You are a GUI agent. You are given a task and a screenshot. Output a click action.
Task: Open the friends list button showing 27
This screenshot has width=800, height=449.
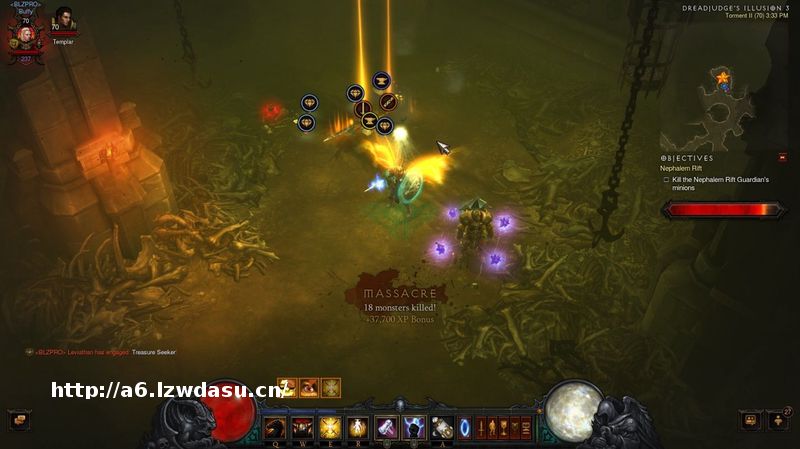[778, 420]
